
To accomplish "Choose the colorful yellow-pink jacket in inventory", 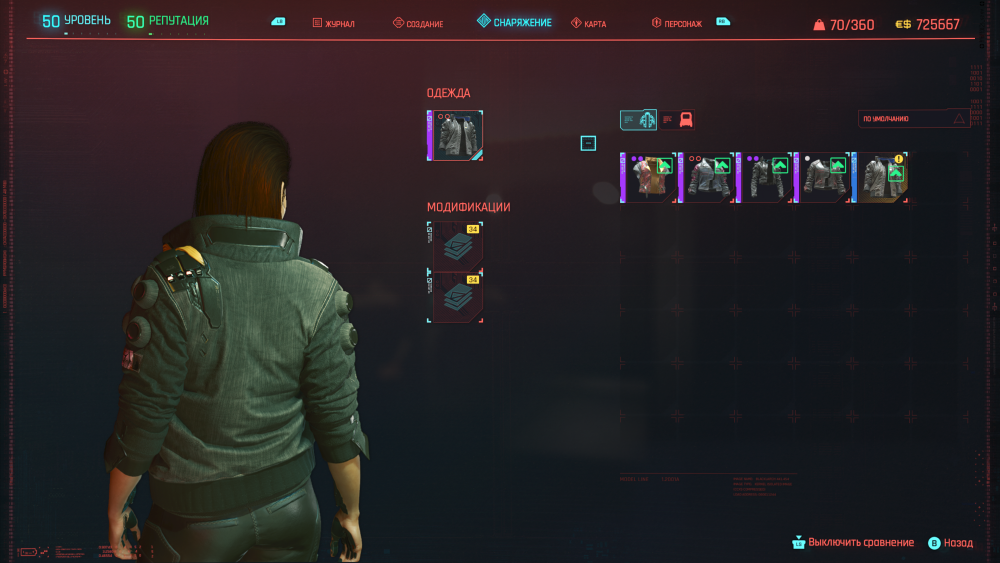I will click(x=648, y=177).
